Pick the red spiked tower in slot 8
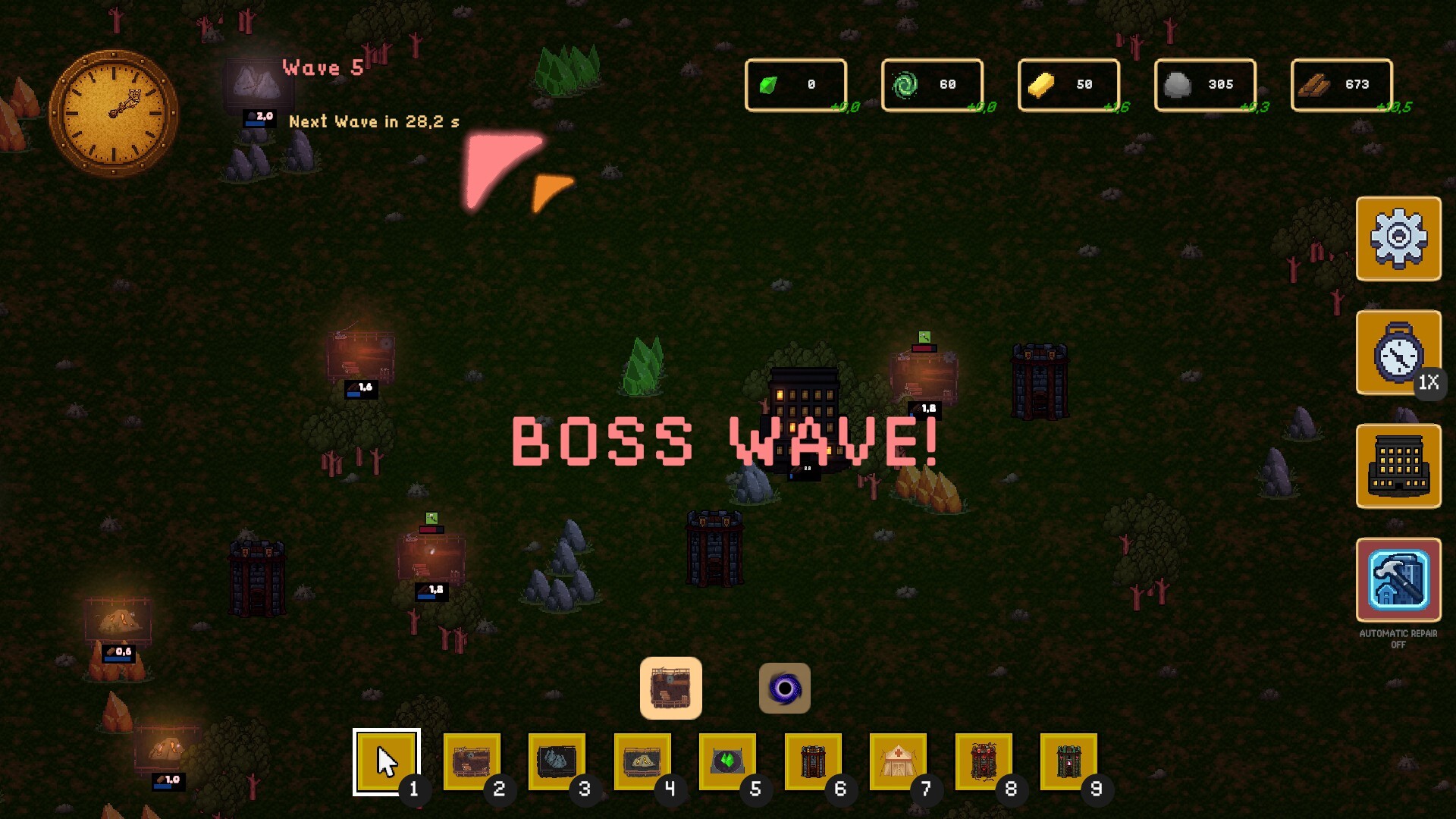 pyautogui.click(x=983, y=761)
